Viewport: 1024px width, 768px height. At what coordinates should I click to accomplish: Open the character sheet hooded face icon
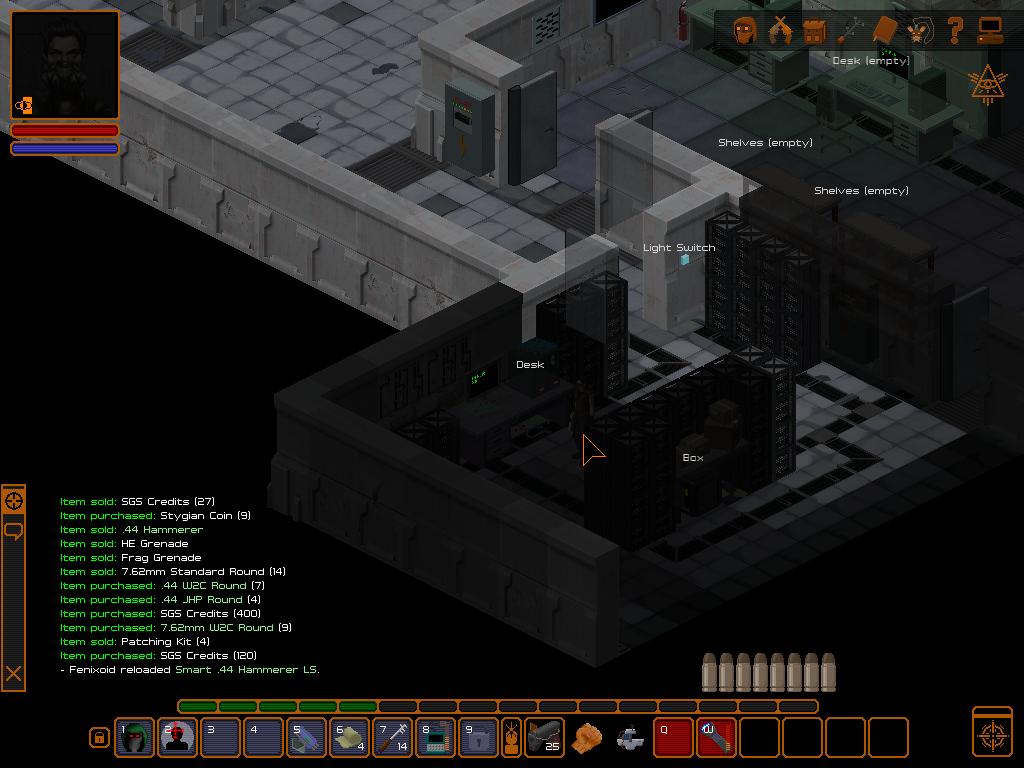tap(744, 31)
